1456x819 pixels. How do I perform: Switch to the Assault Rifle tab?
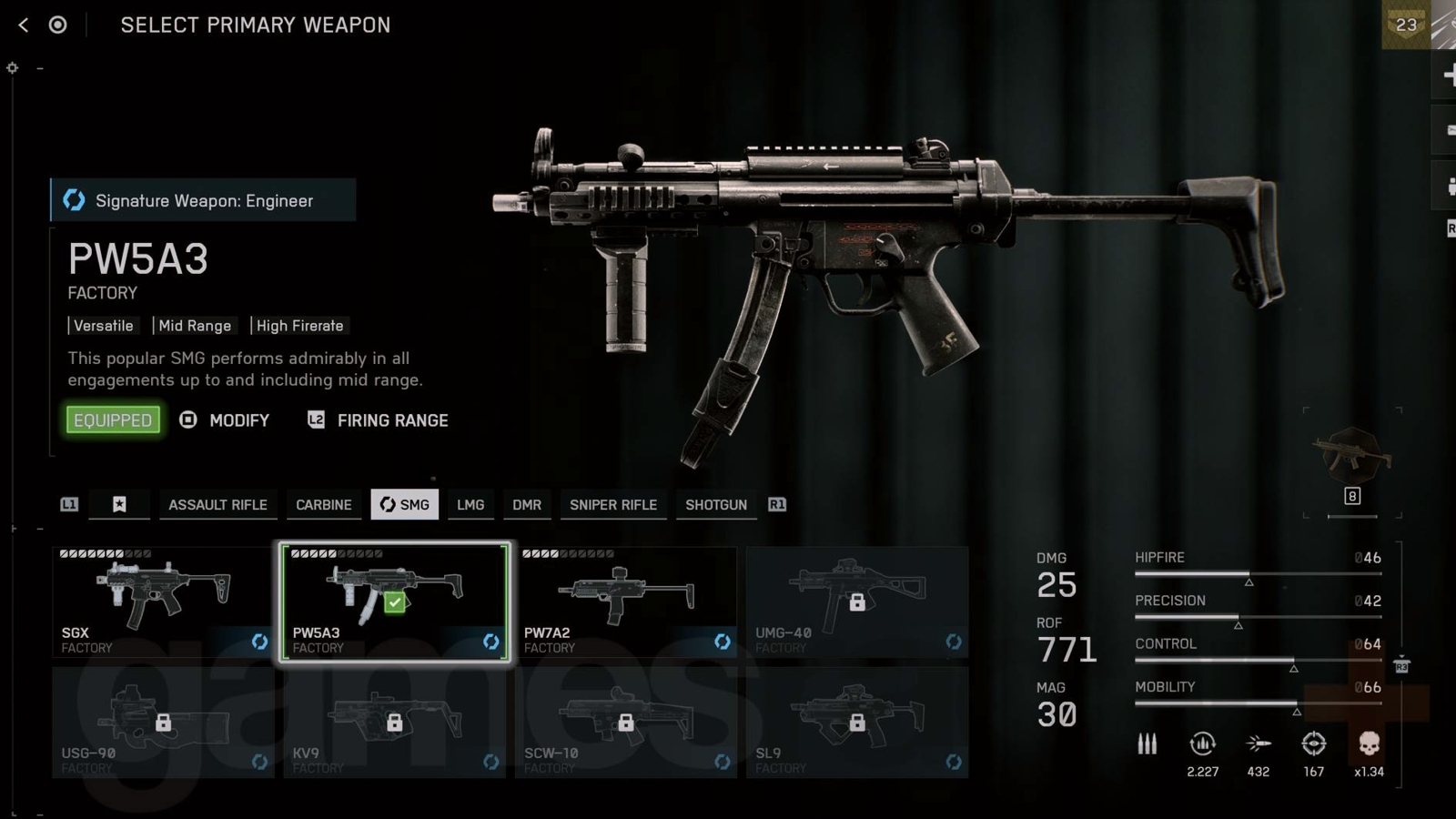point(217,505)
